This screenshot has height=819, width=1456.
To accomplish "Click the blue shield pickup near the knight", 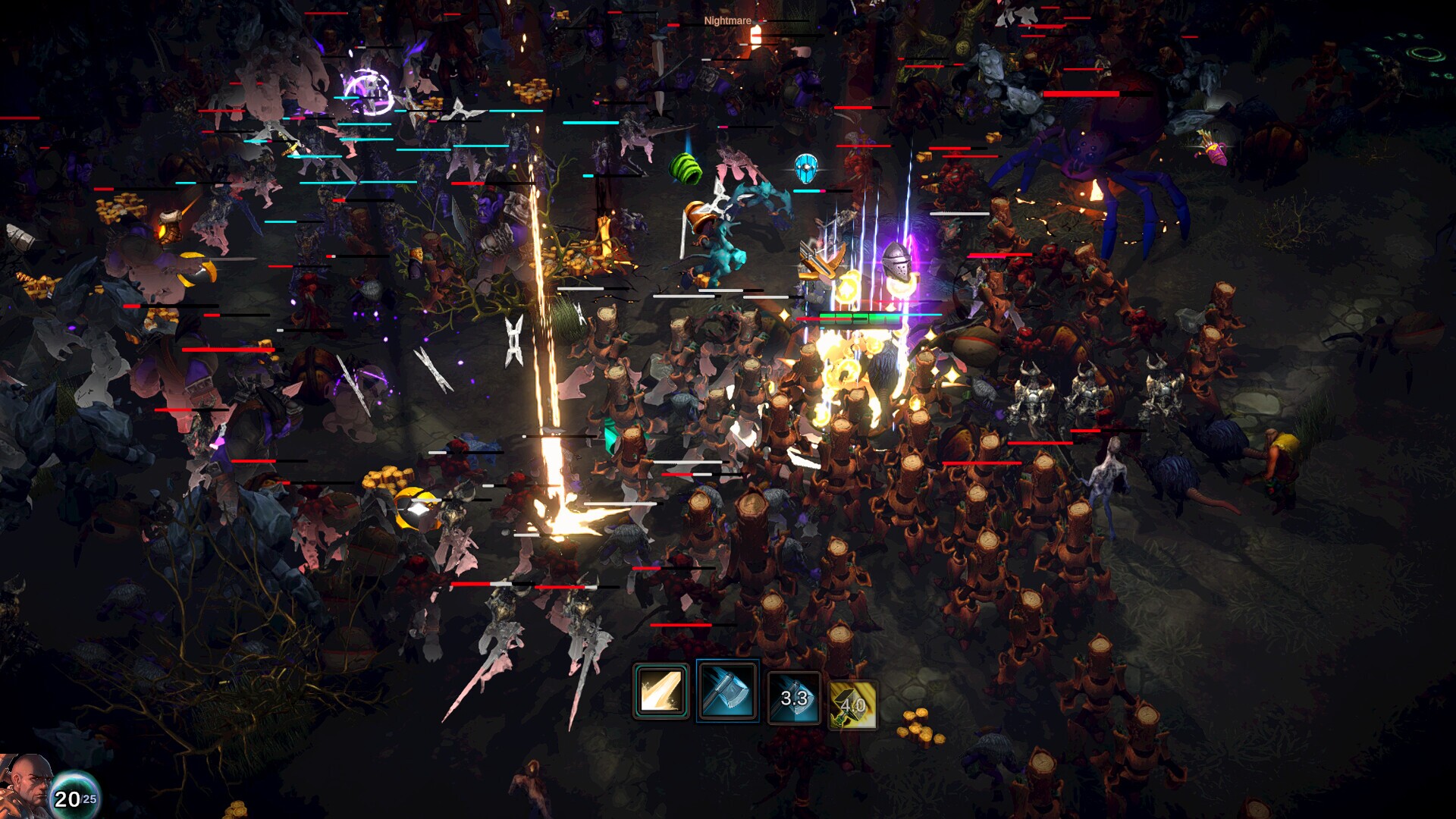I will [806, 168].
